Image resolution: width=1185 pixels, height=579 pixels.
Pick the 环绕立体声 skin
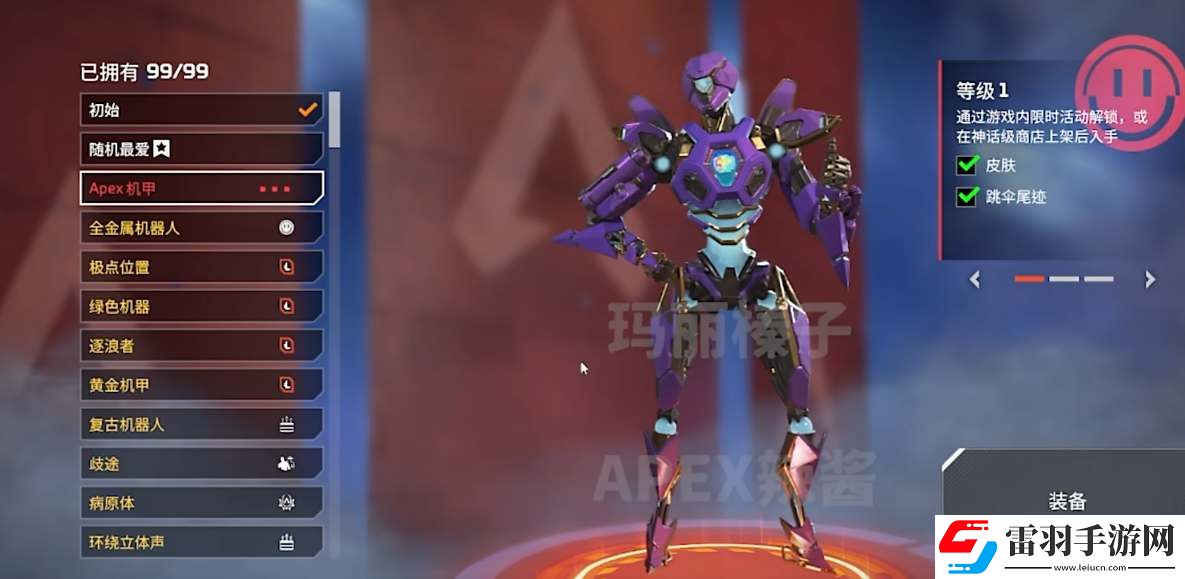coord(200,542)
